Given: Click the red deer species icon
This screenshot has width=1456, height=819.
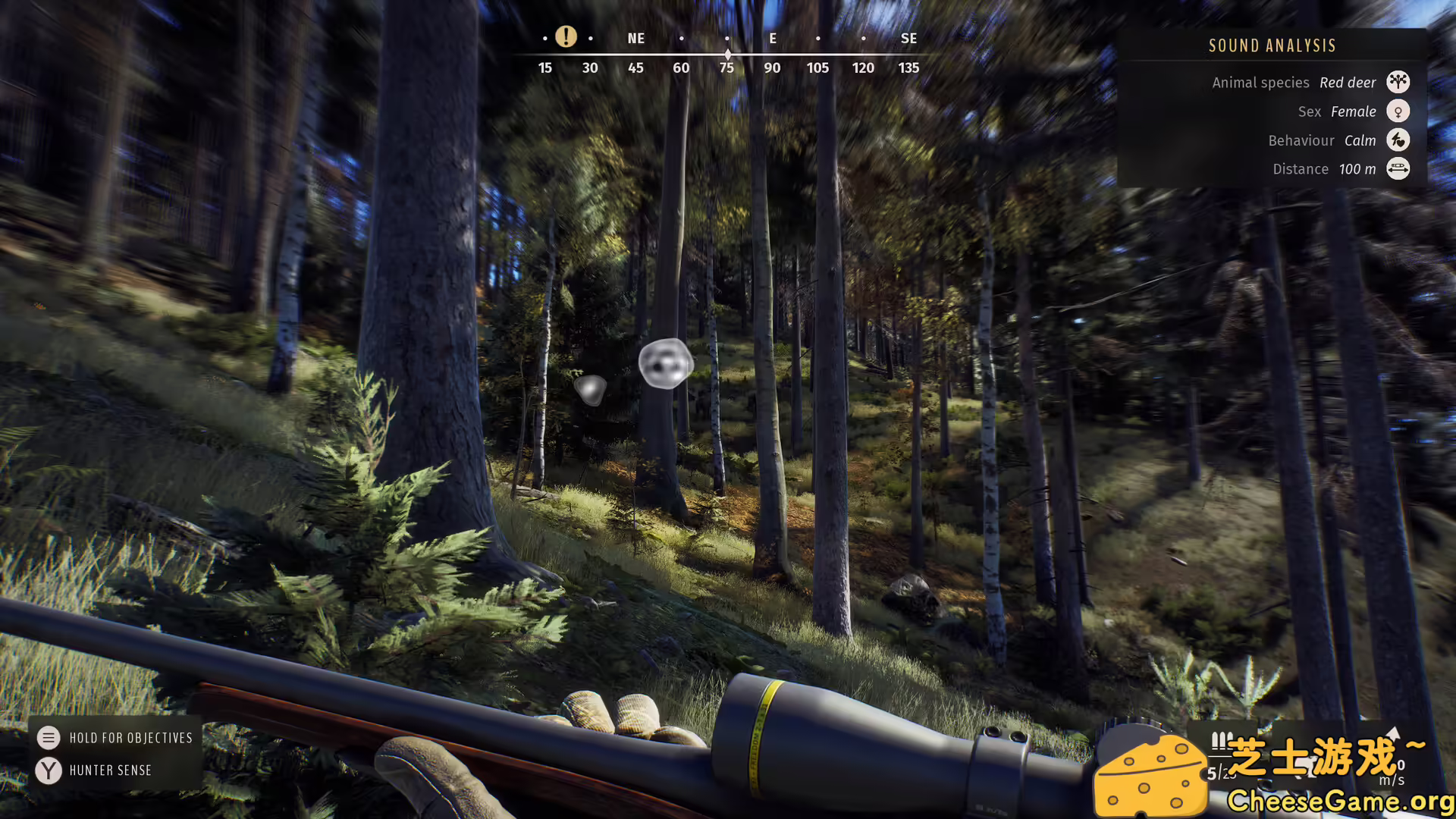Looking at the screenshot, I should pos(1398,82).
